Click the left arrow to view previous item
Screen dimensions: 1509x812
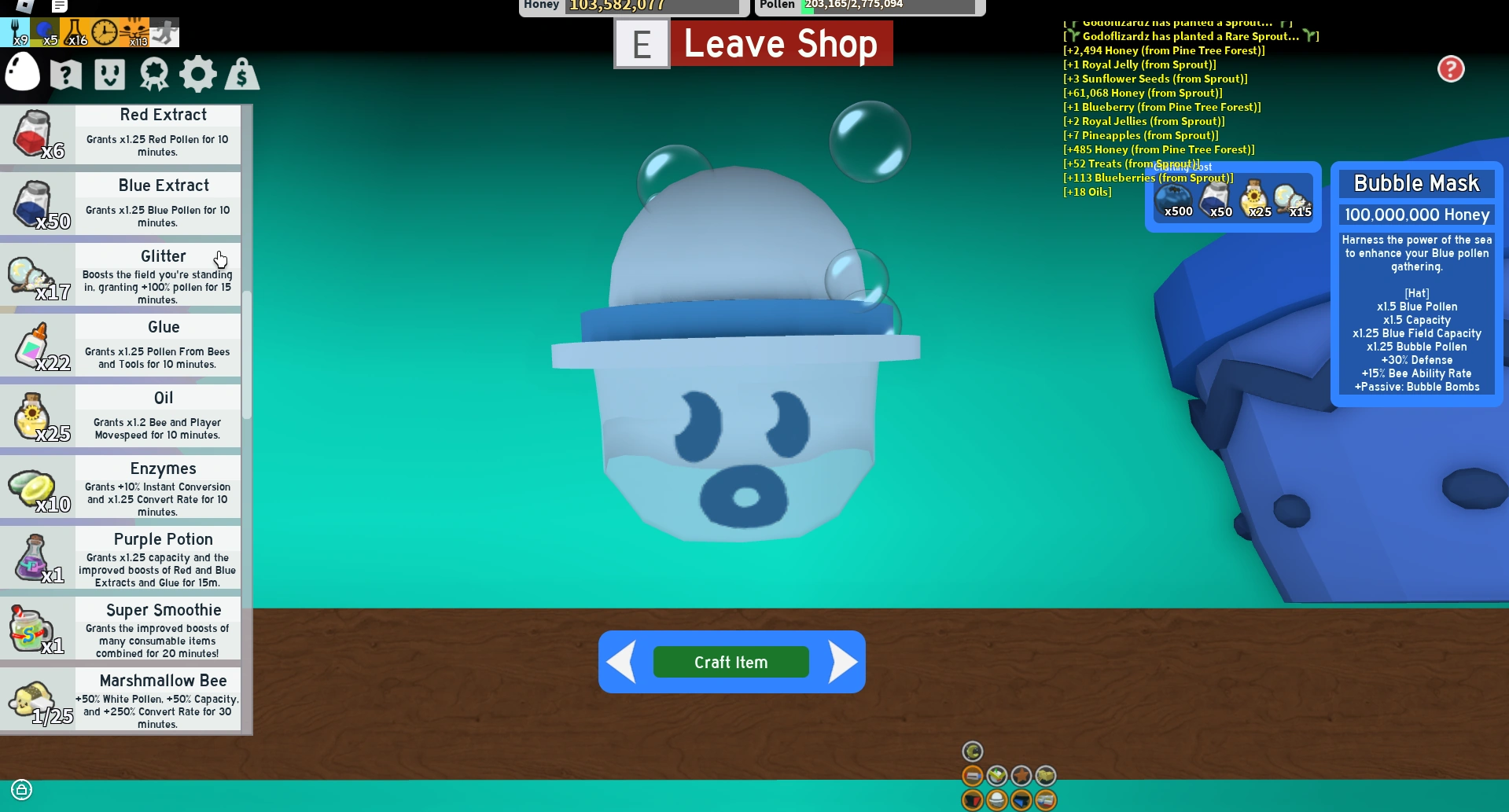[622, 661]
